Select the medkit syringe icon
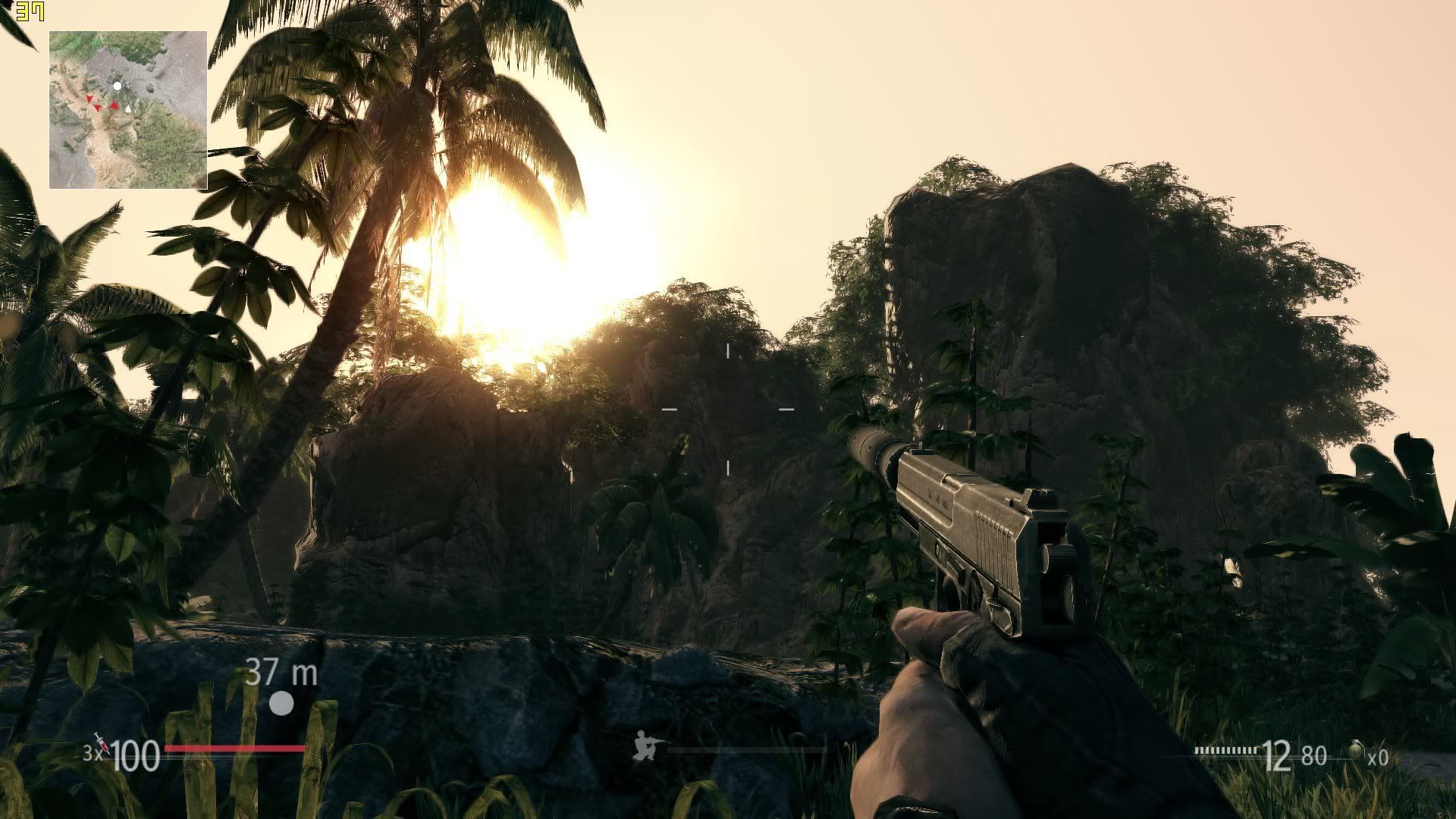 pyautogui.click(x=101, y=744)
